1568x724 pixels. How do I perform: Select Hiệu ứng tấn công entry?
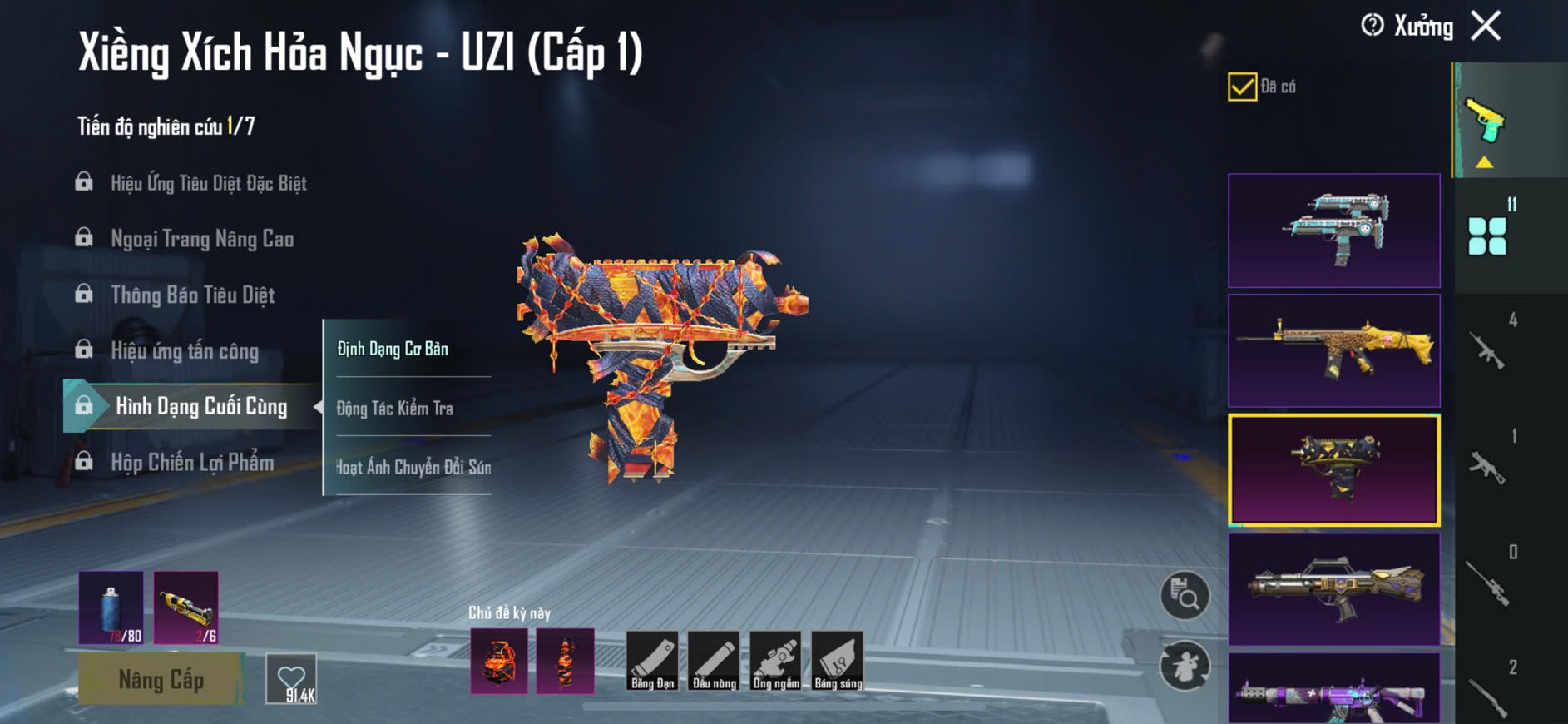(185, 351)
